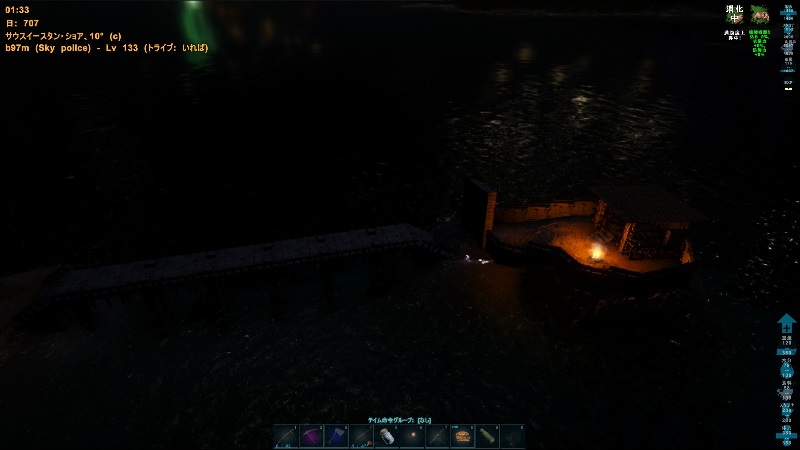Image resolution: width=800 pixels, height=450 pixels.
Task: Select the glowing orb hotbar slot
Action: pyautogui.click(x=412, y=437)
